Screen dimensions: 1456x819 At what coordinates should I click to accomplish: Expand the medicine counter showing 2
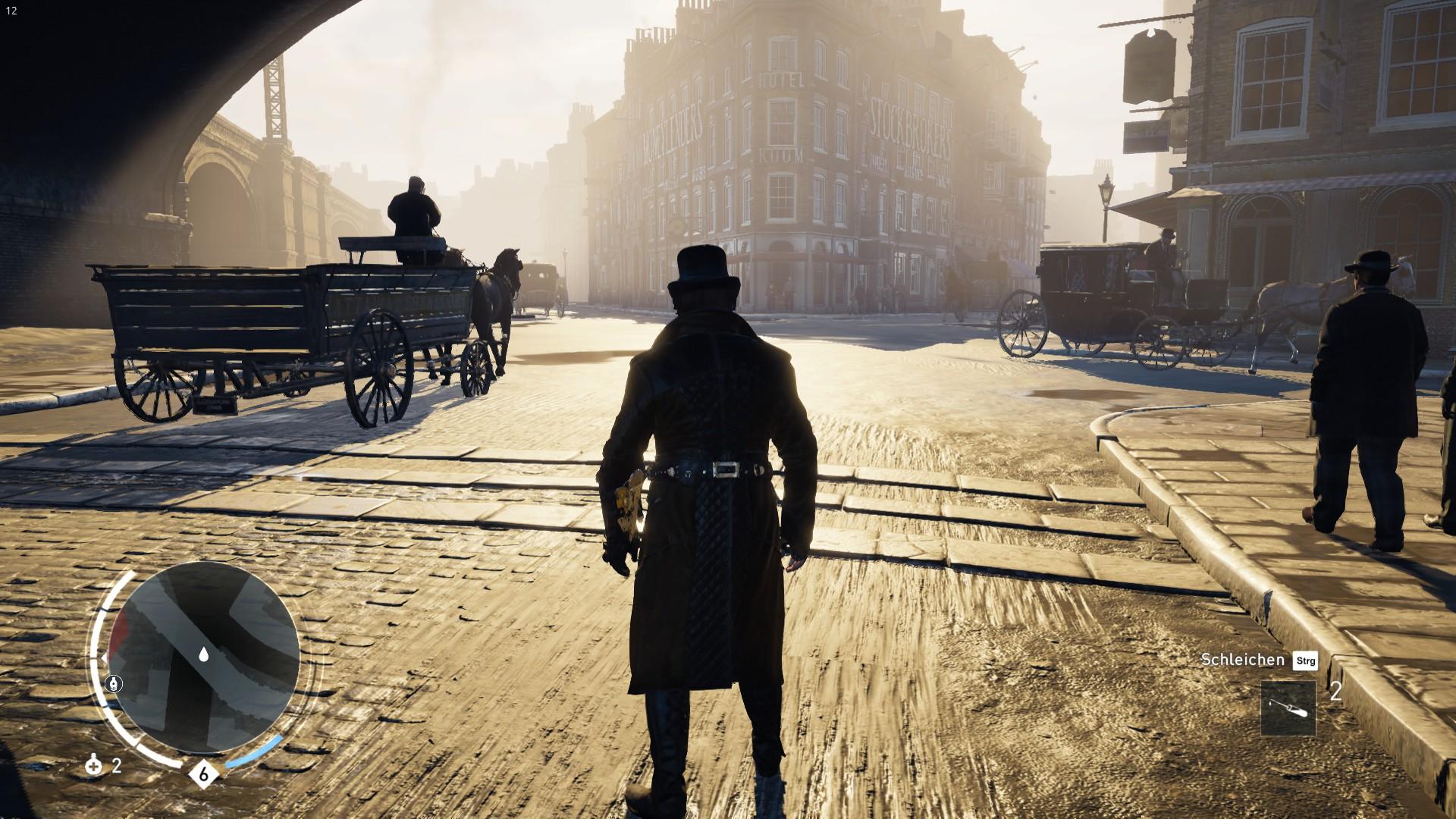pyautogui.click(x=116, y=764)
